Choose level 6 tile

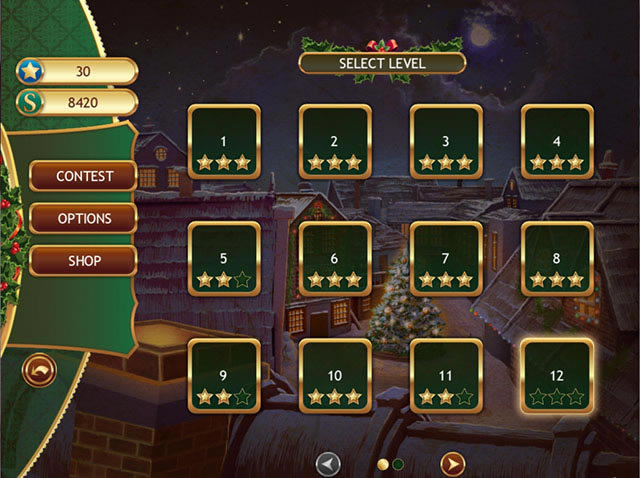[x=335, y=258]
